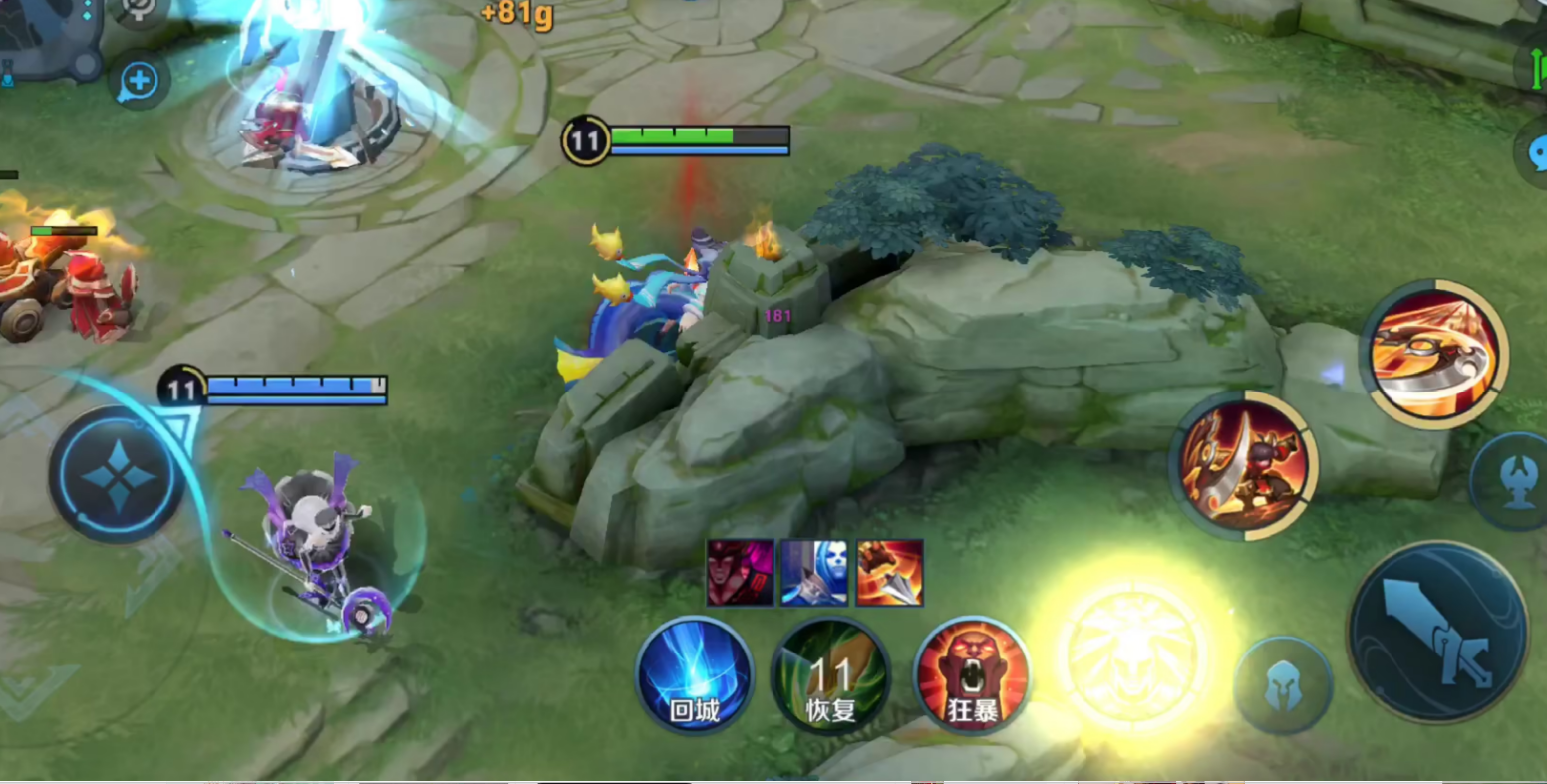Cast the red warrior blade-slash skill
The height and width of the screenshot is (784, 1547).
coord(1243,465)
